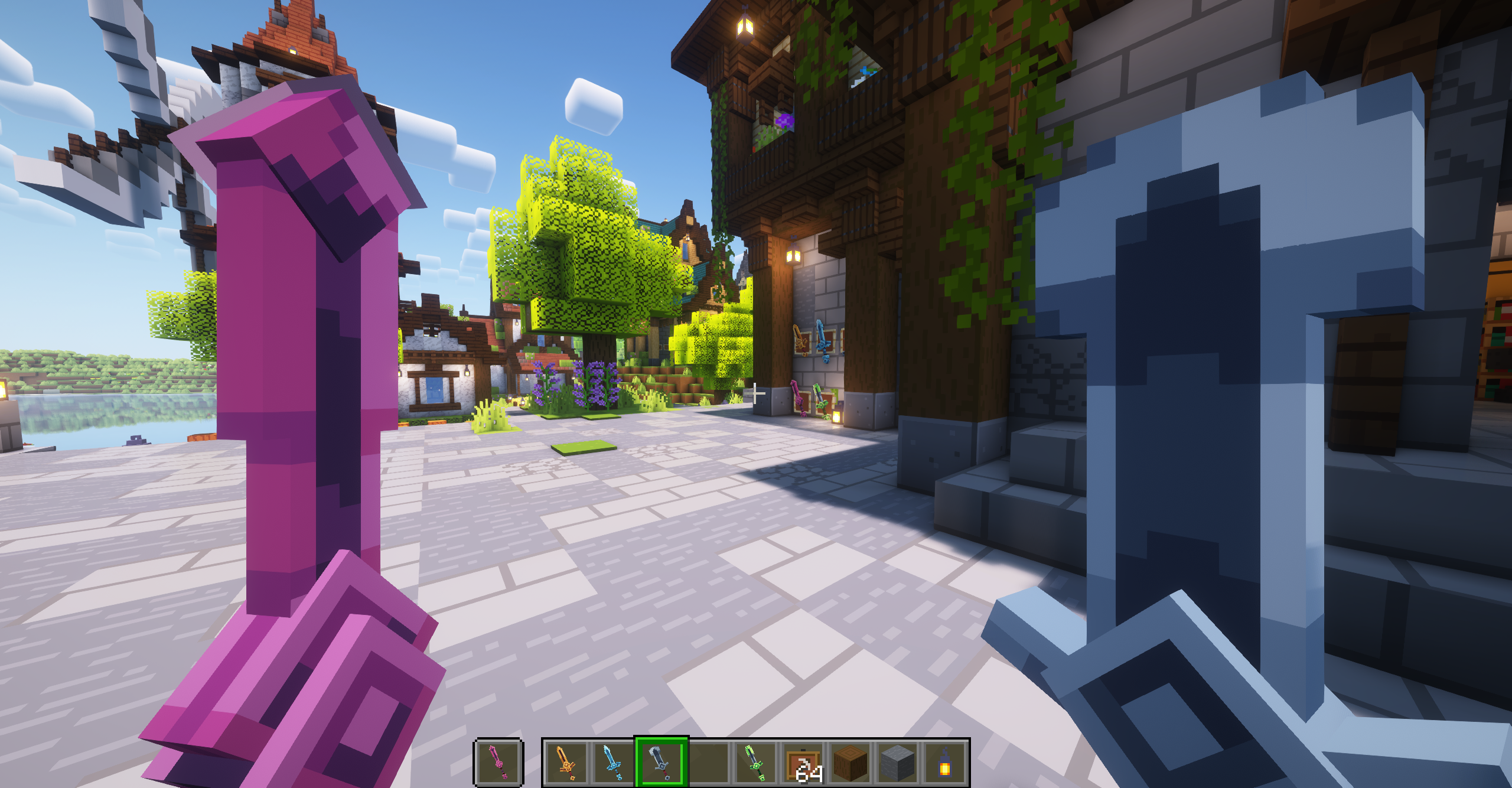Click the currently selected gray sword hotbar slot

coord(659,762)
